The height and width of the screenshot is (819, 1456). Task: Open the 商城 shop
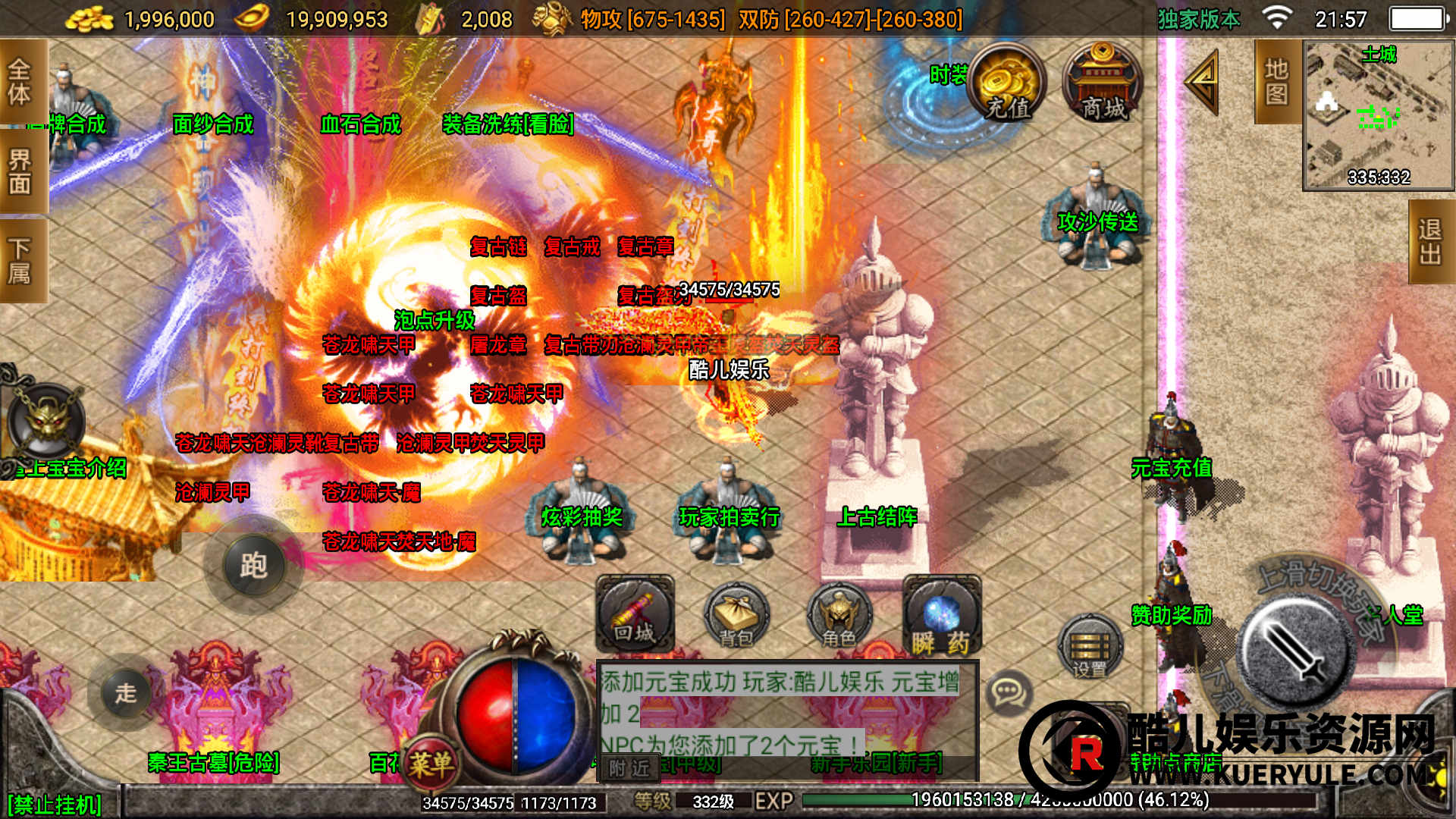click(1103, 83)
